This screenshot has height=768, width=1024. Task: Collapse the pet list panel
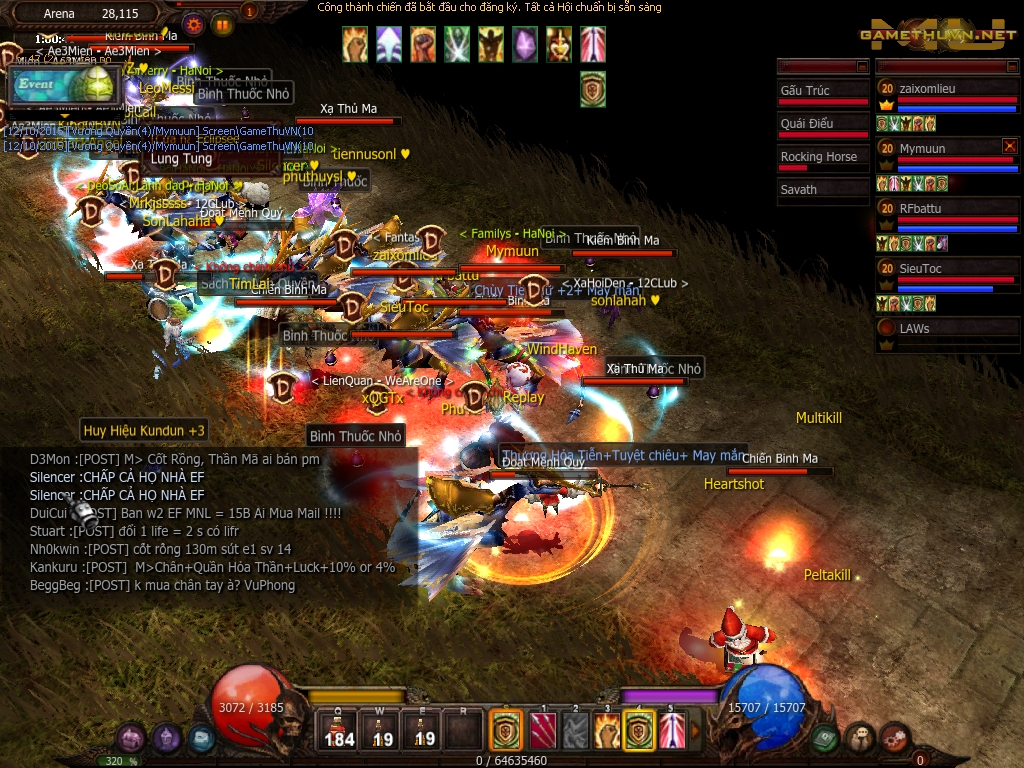tap(861, 67)
